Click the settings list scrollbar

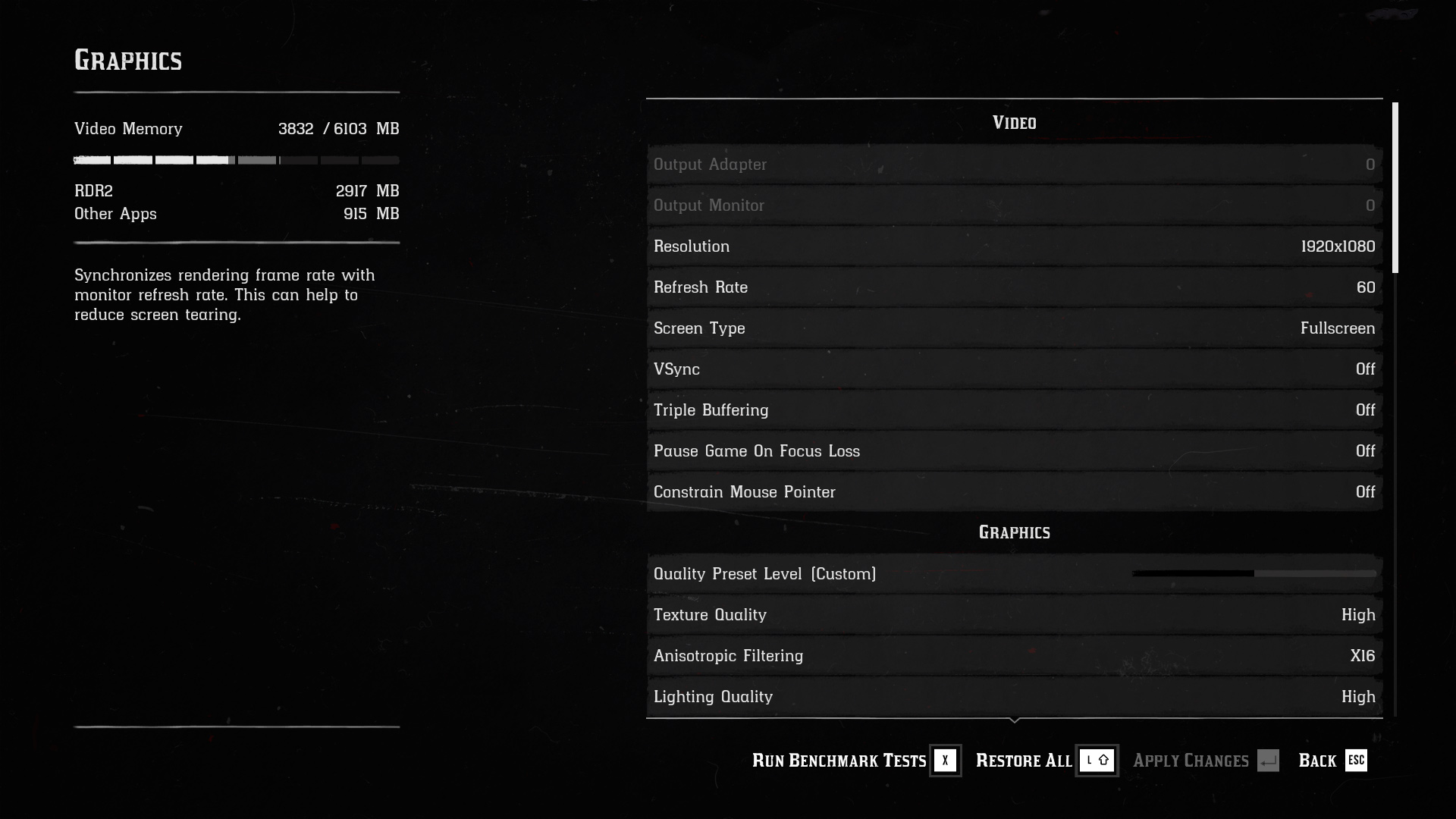tap(1395, 188)
